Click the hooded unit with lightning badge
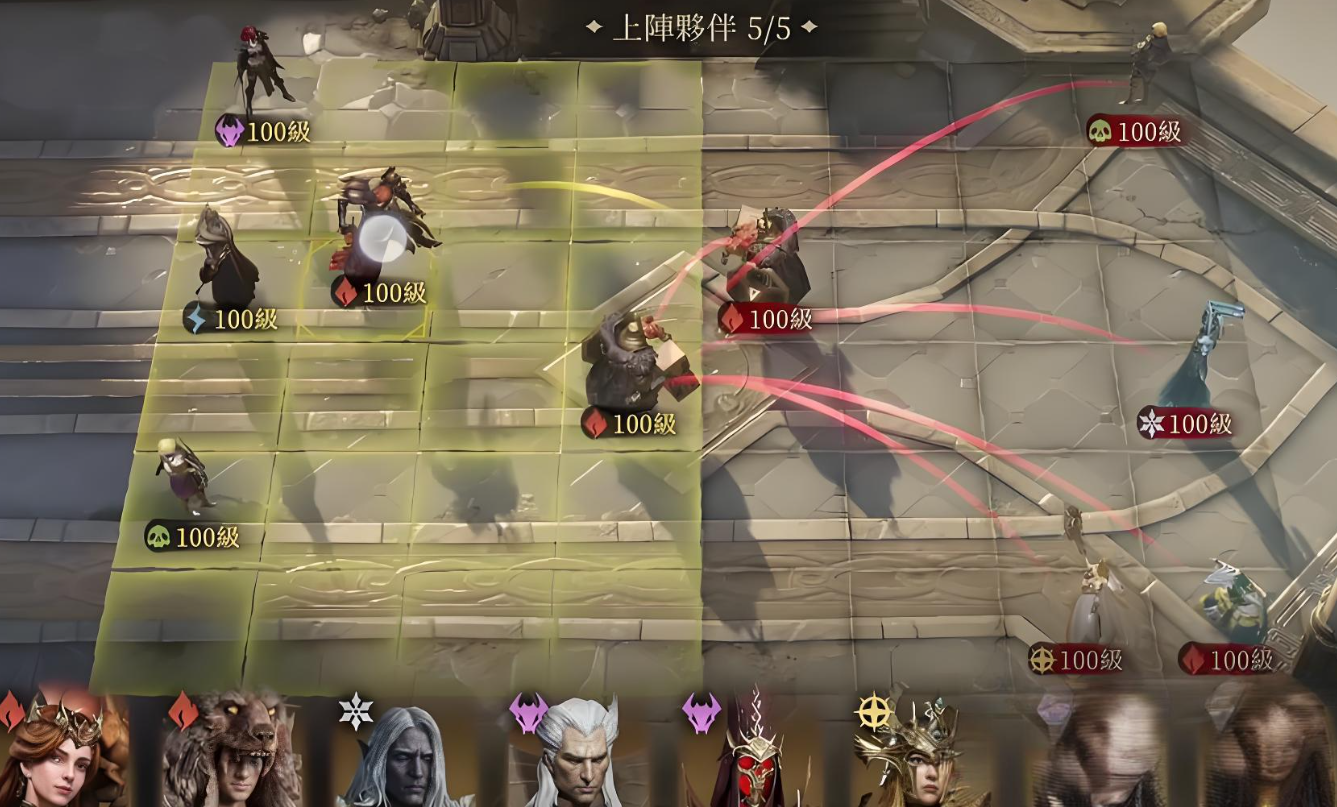This screenshot has width=1337, height=807. 224,258
